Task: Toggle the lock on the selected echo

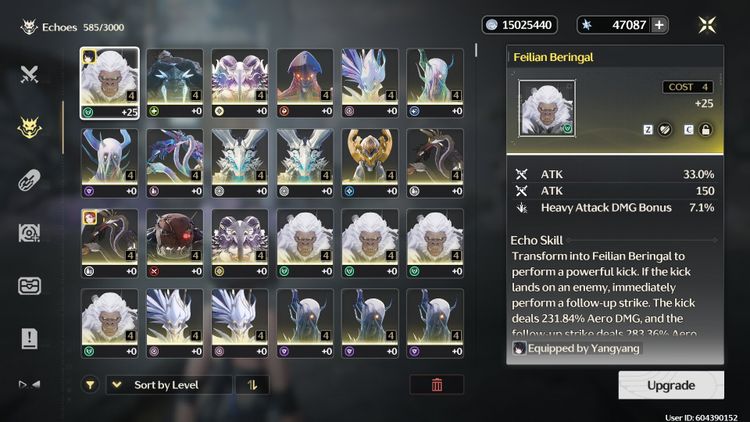Action: coord(705,129)
